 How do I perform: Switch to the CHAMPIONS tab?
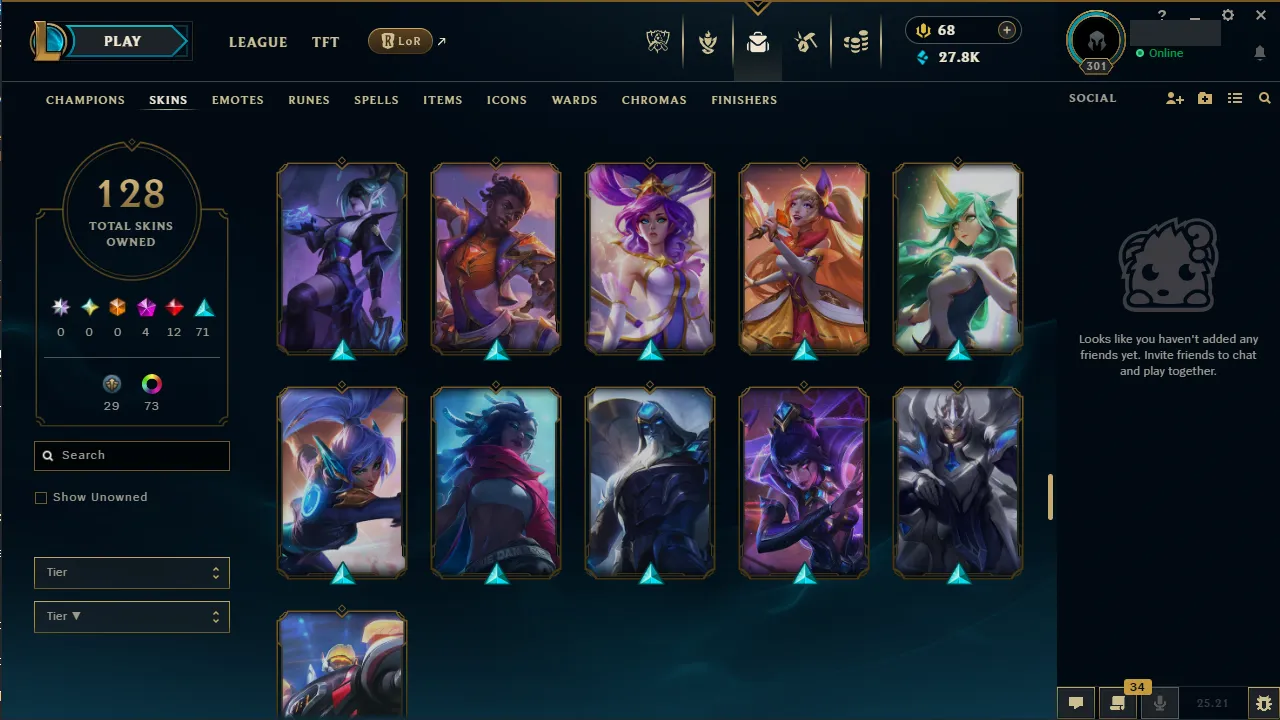85,100
